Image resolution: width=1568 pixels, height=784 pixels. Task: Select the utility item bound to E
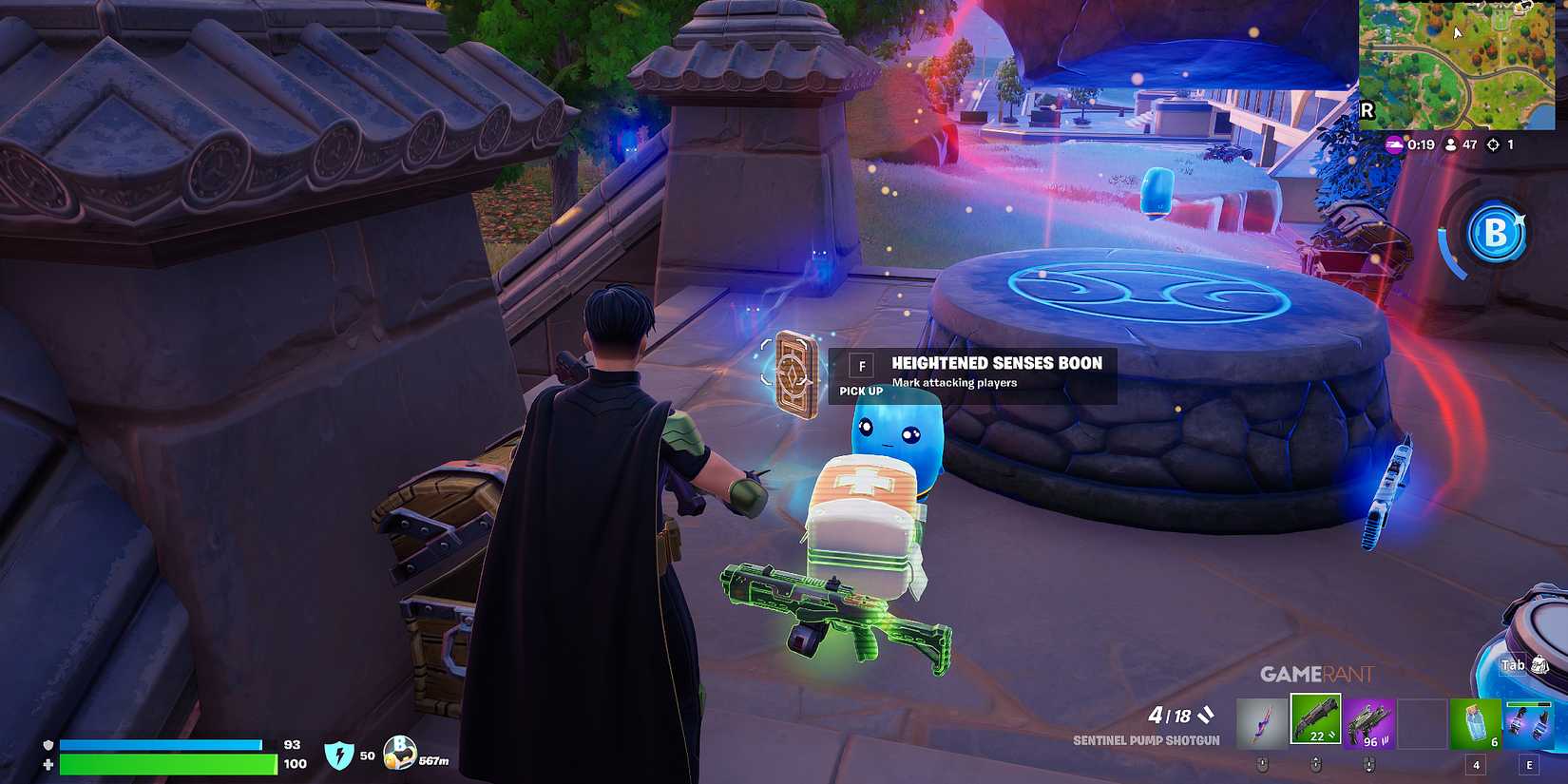[1530, 722]
